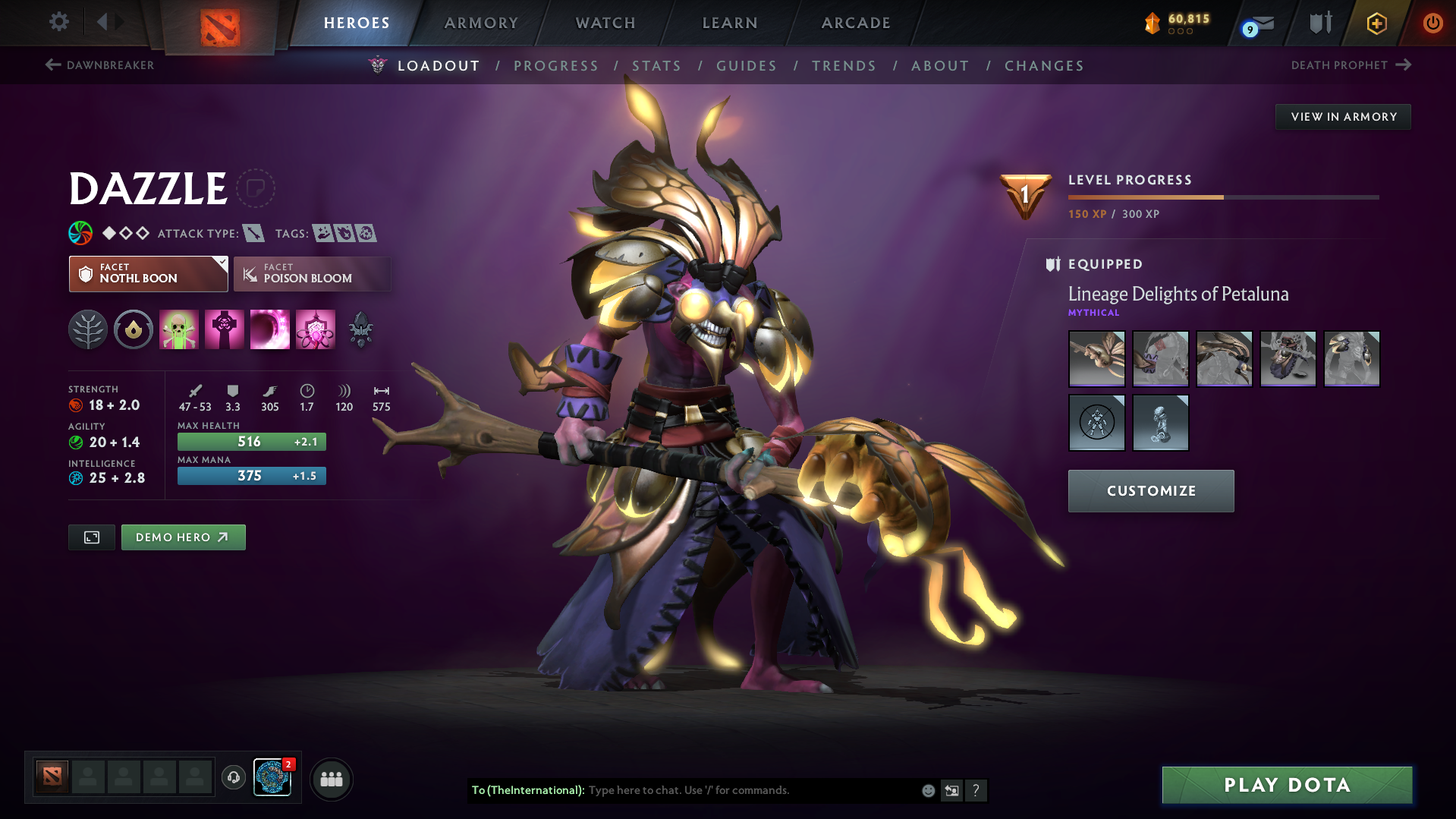Click the gold shards counter icon
The height and width of the screenshot is (819, 1456).
pos(1153,23)
